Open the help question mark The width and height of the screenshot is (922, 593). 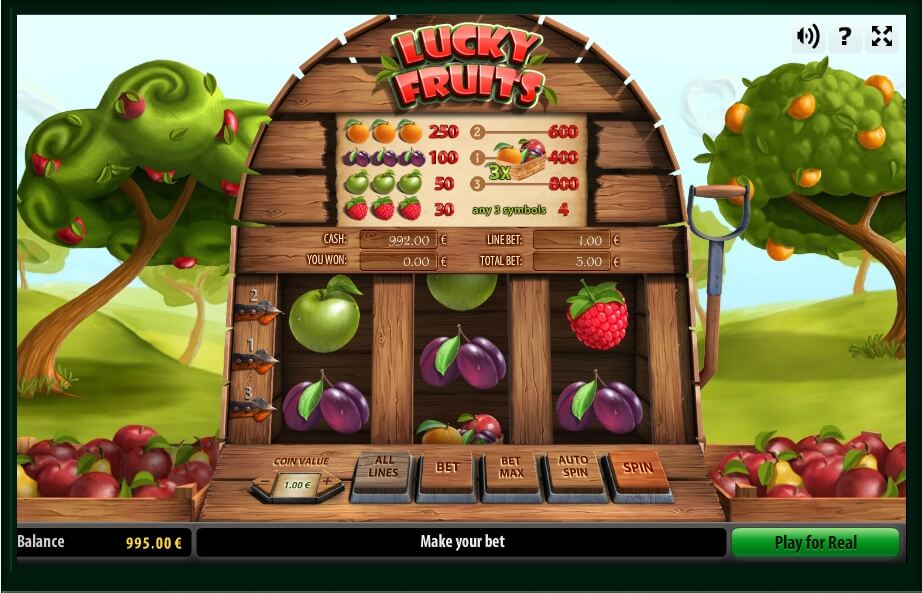point(845,37)
